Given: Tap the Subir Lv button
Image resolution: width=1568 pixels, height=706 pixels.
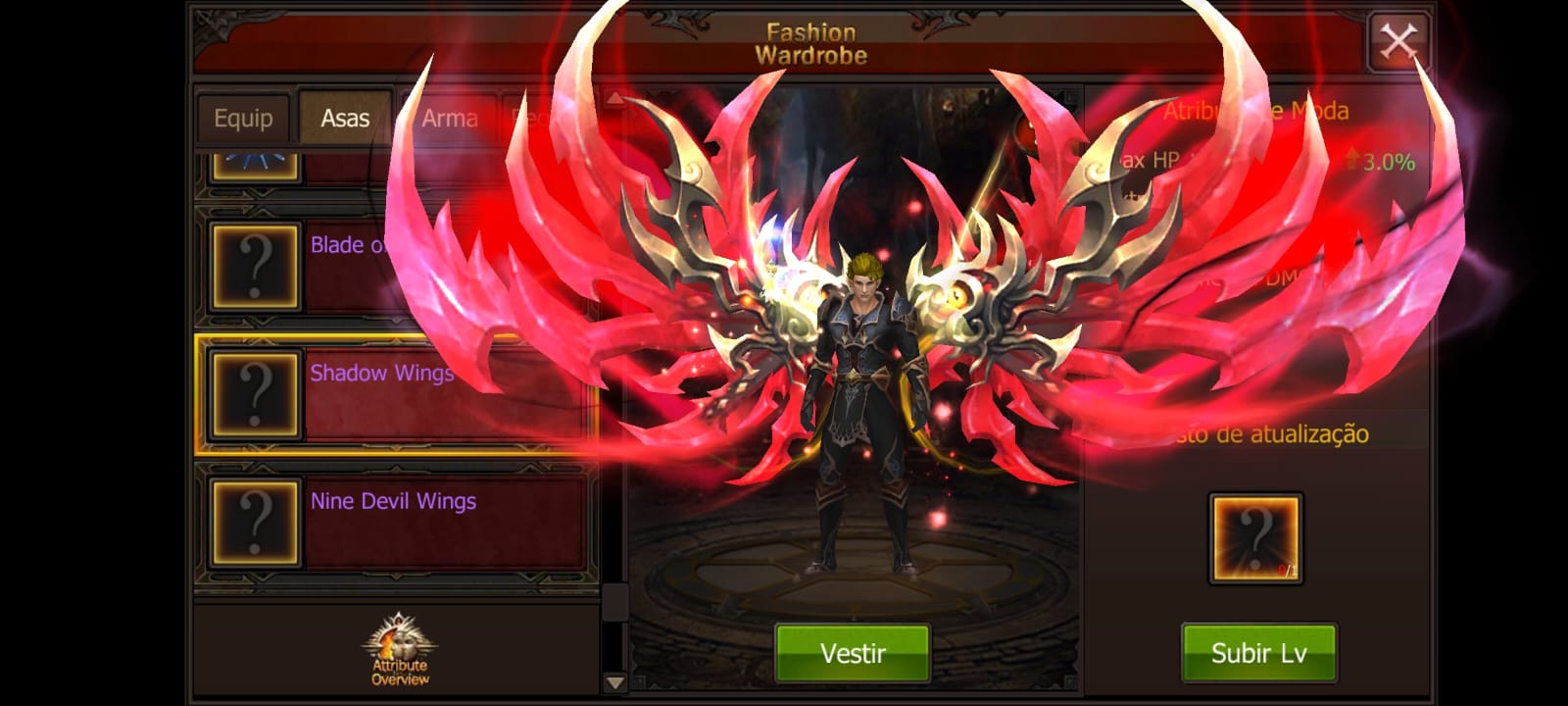Looking at the screenshot, I should click(x=1258, y=652).
